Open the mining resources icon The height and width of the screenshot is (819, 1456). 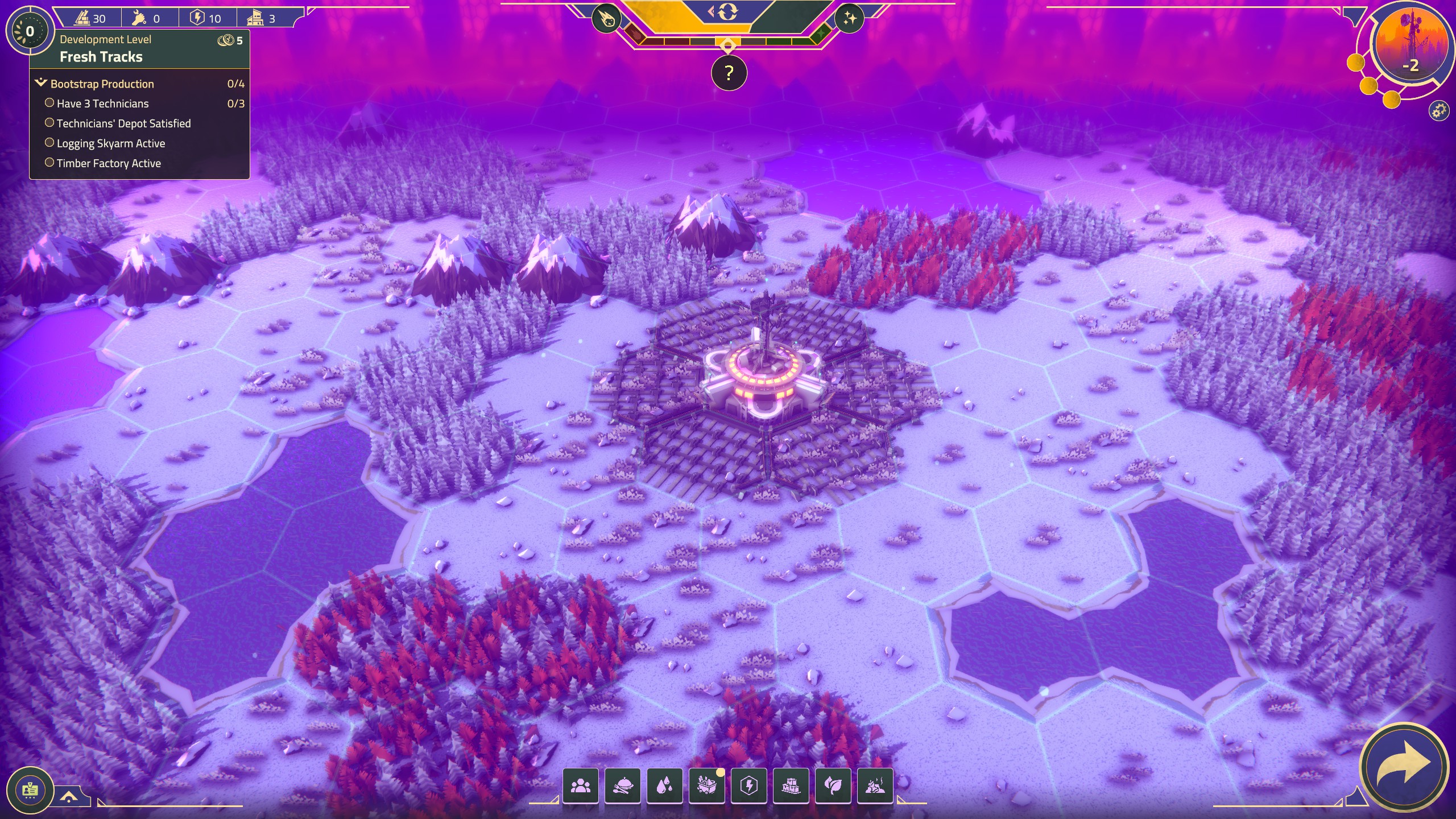pyautogui.click(x=876, y=785)
